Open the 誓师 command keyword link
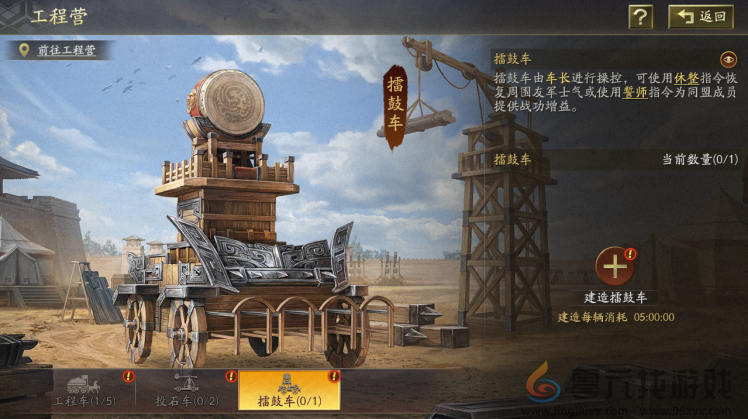The height and width of the screenshot is (419, 748). (x=634, y=91)
